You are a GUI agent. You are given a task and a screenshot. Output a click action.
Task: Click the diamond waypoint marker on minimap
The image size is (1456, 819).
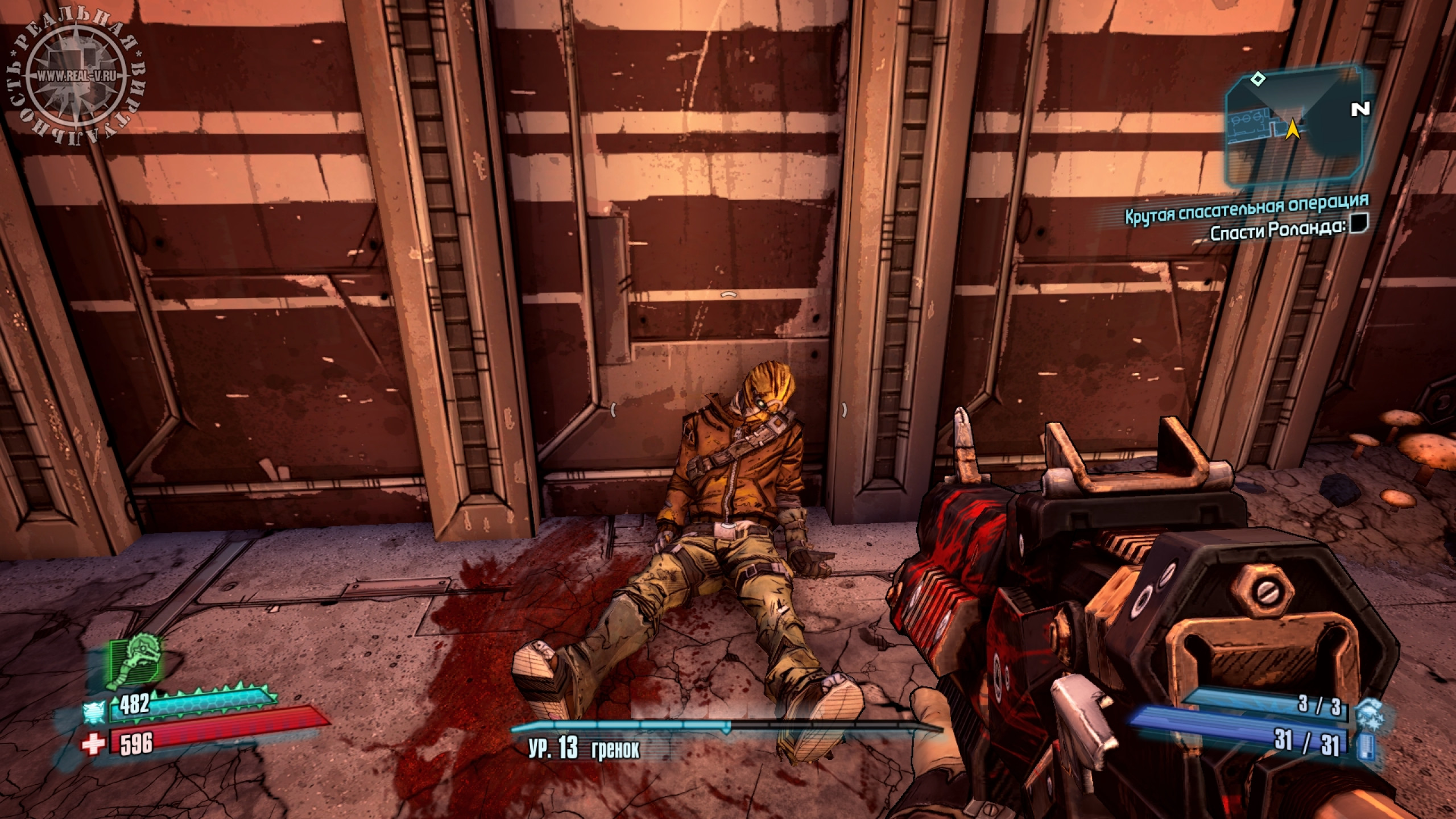click(x=1255, y=78)
